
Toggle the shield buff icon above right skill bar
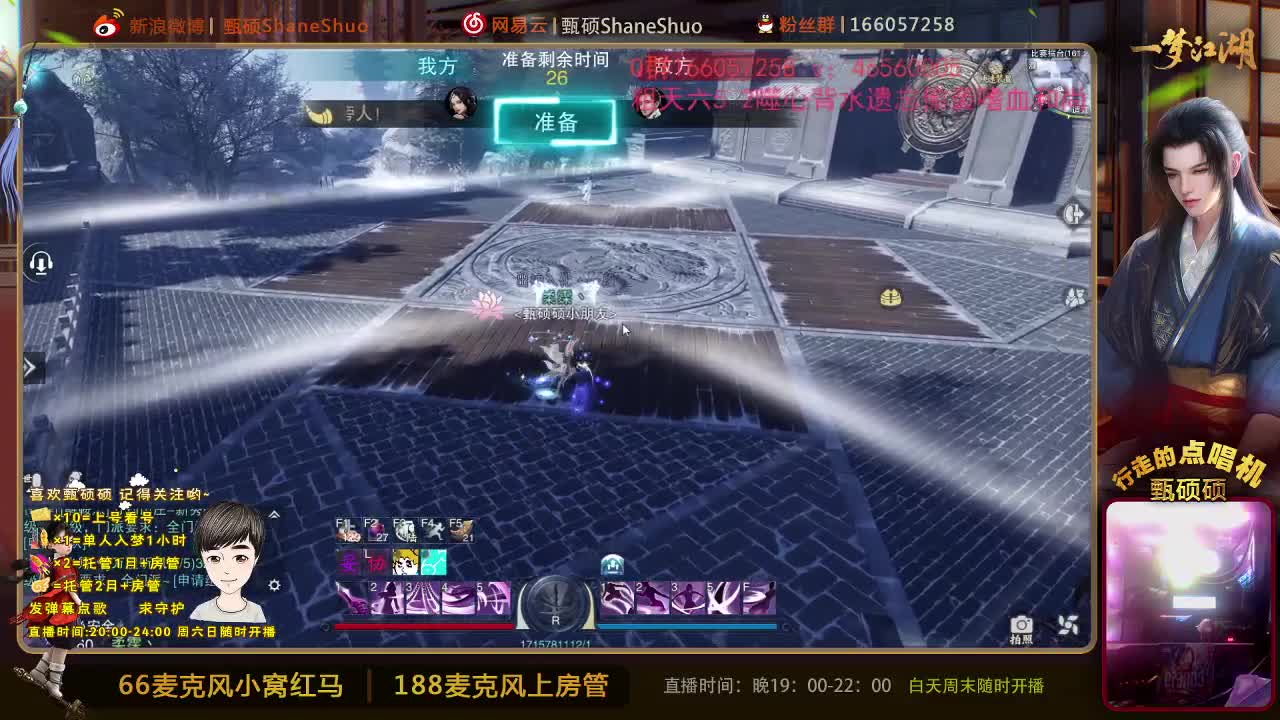pyautogui.click(x=612, y=564)
